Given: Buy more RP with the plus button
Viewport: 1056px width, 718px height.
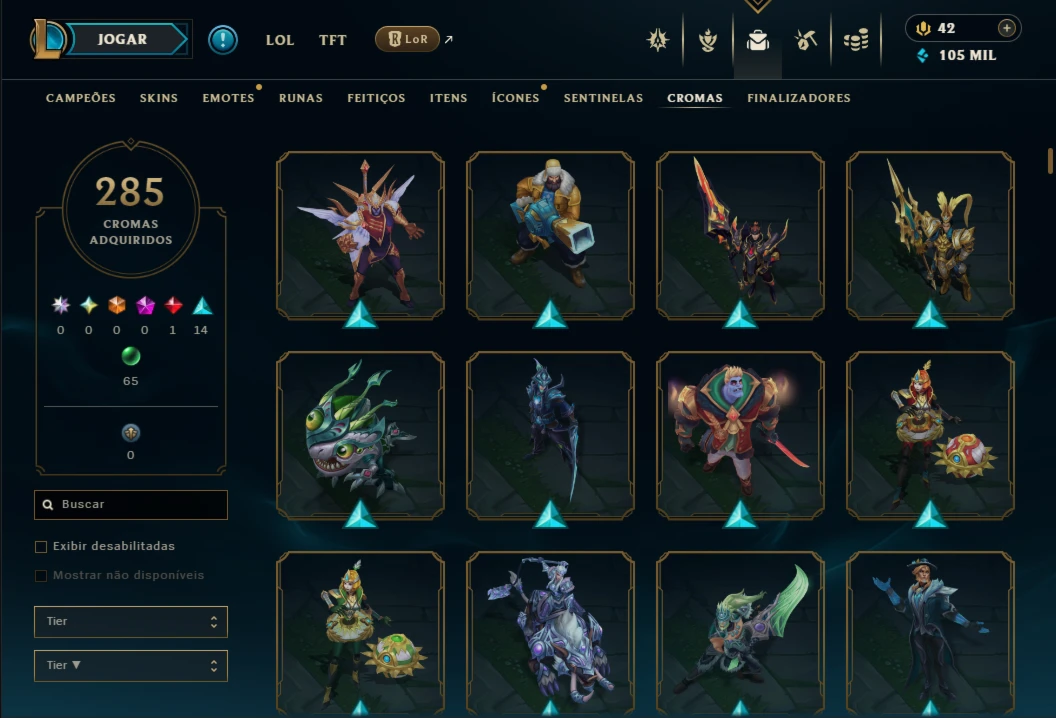Looking at the screenshot, I should click(1007, 28).
